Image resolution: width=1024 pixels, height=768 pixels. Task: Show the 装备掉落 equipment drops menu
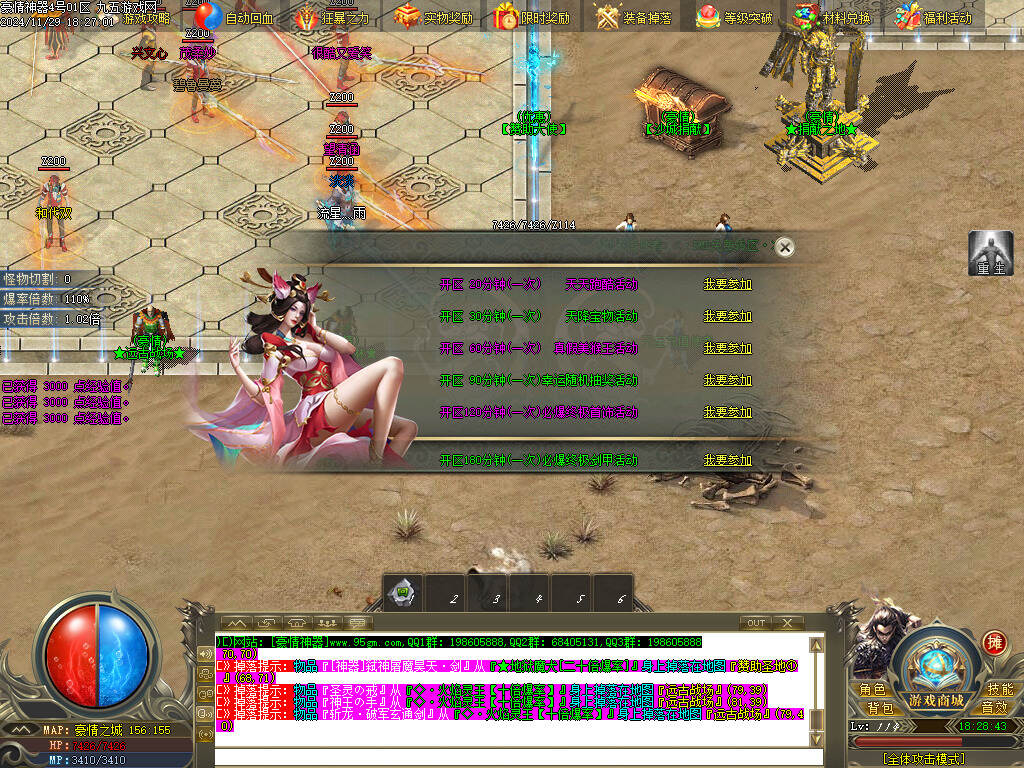coord(634,17)
